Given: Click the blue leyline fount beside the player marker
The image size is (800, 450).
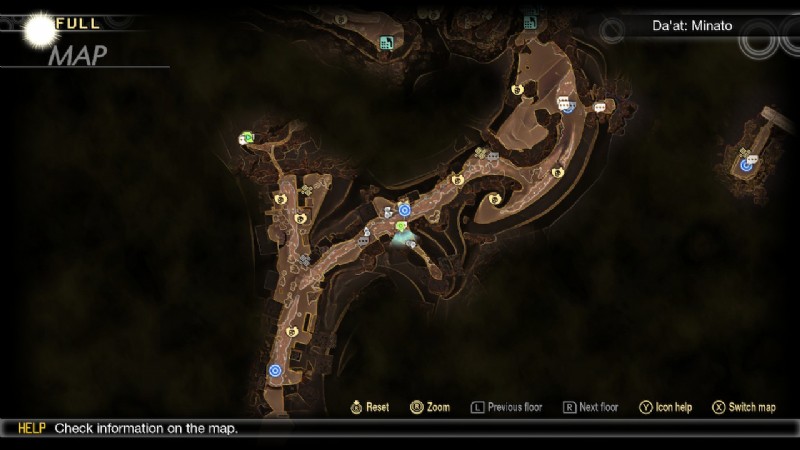Looking at the screenshot, I should (404, 210).
